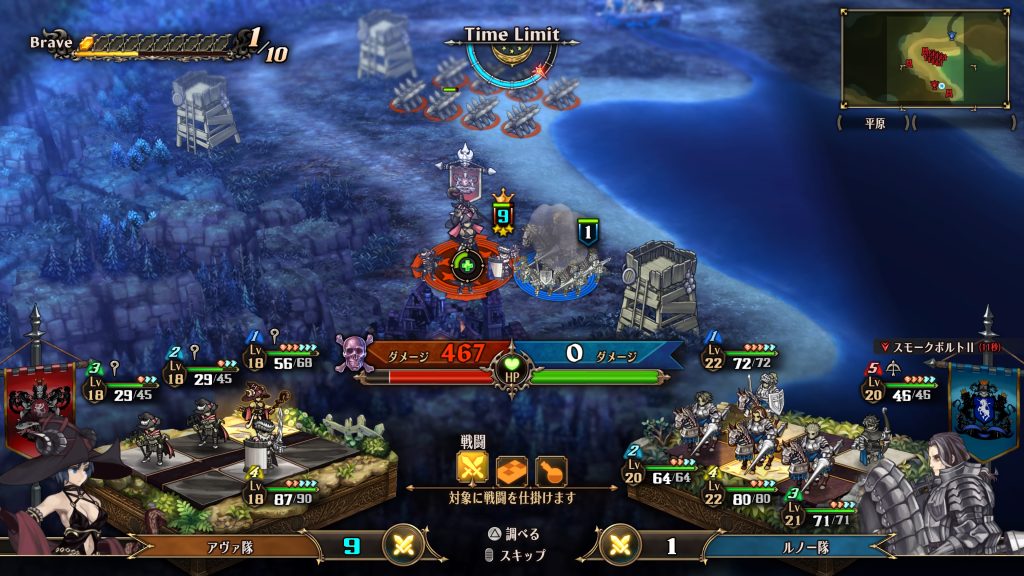Click the blue allied marker on the minimap
This screenshot has width=1024, height=576.
[x=951, y=36]
